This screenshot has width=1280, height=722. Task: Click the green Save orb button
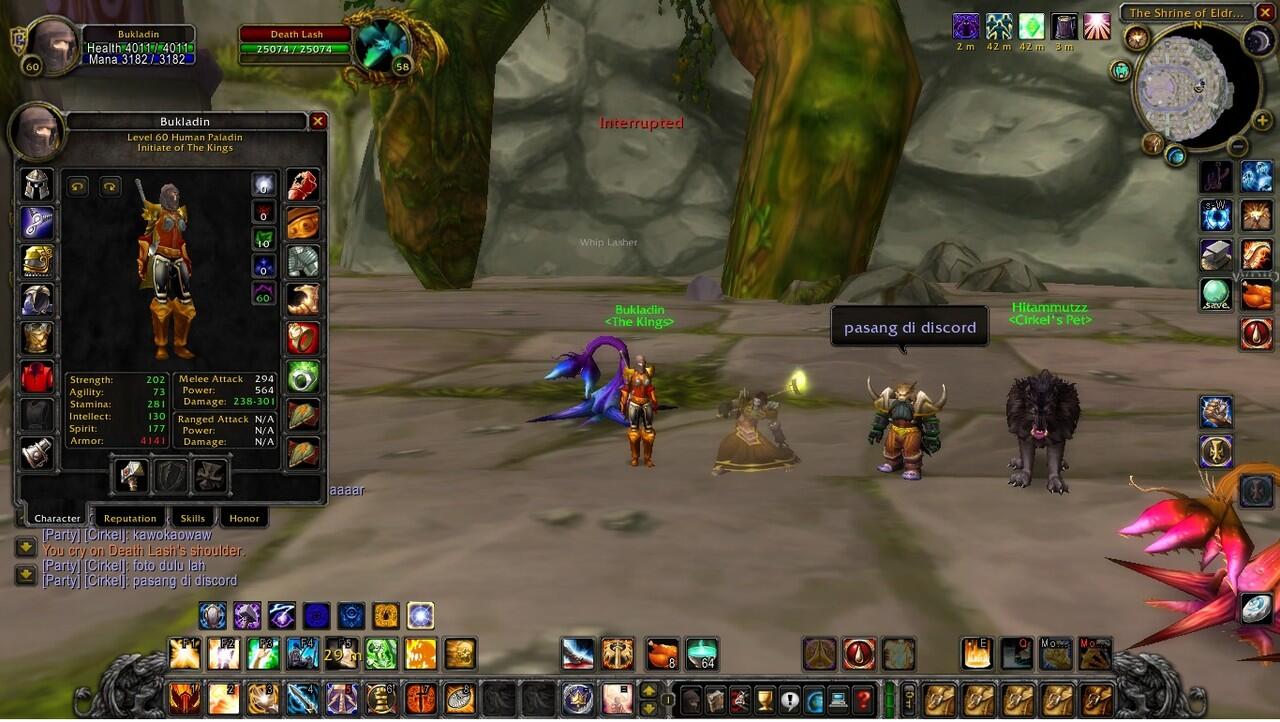point(1216,295)
